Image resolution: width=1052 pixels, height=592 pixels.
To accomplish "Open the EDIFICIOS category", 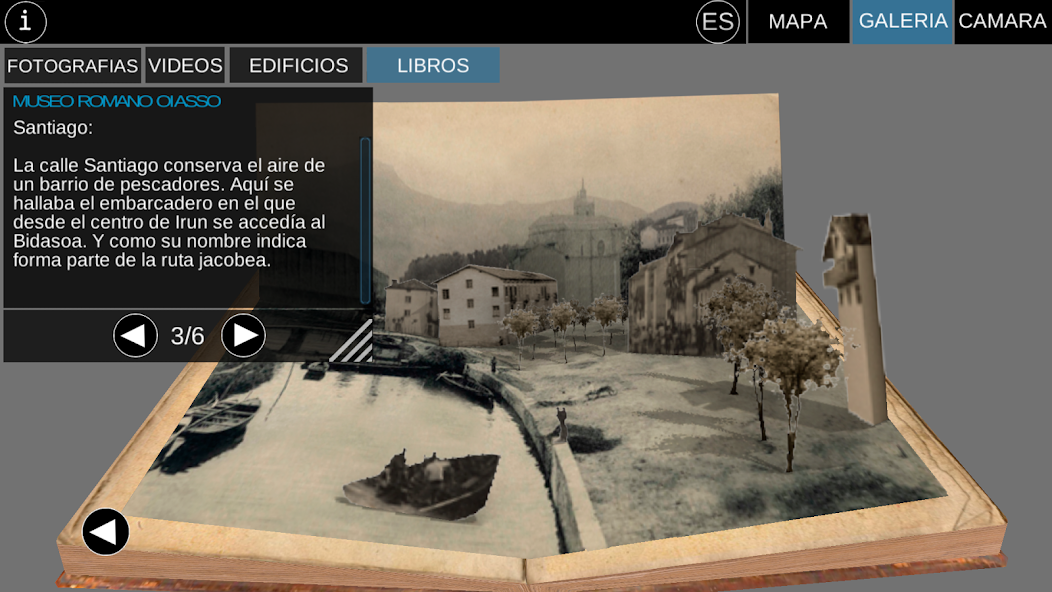I will [x=298, y=66].
